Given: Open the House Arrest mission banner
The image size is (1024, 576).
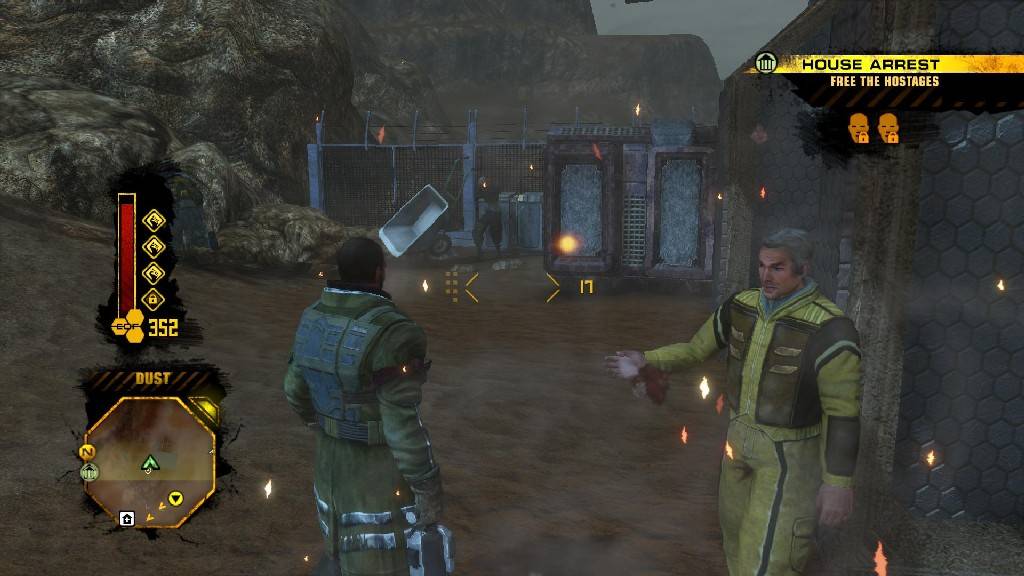Looking at the screenshot, I should pyautogui.click(x=871, y=64).
